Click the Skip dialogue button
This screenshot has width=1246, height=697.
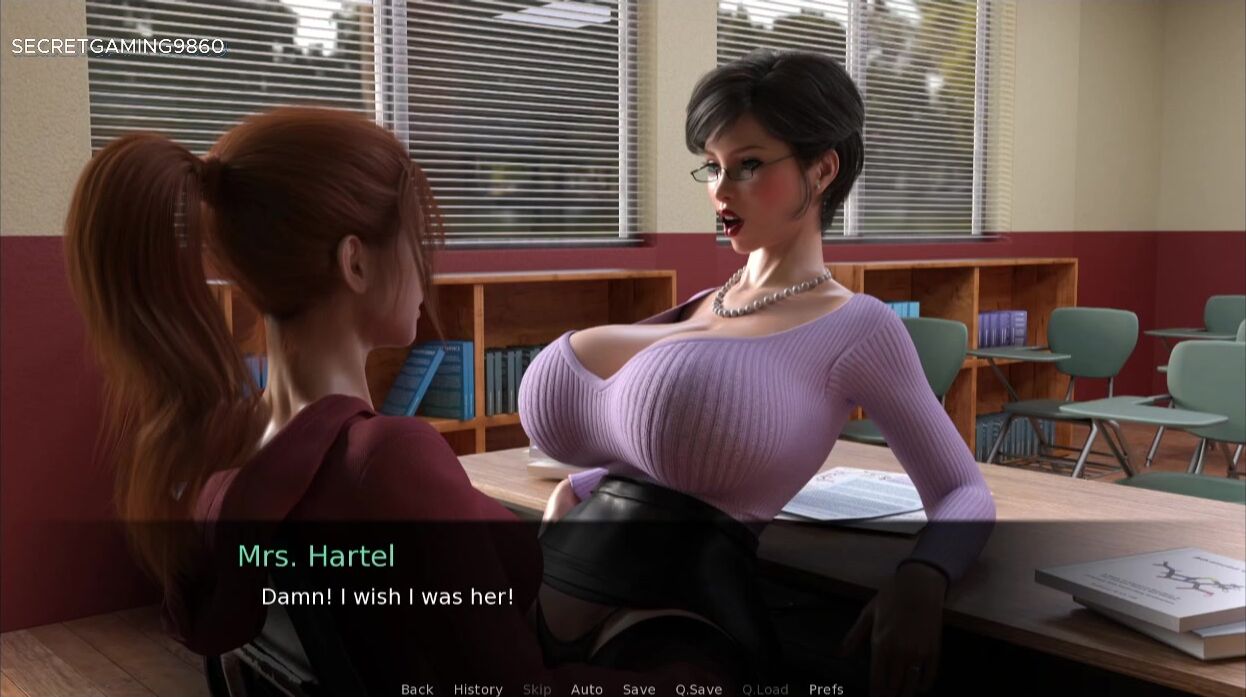coord(537,689)
